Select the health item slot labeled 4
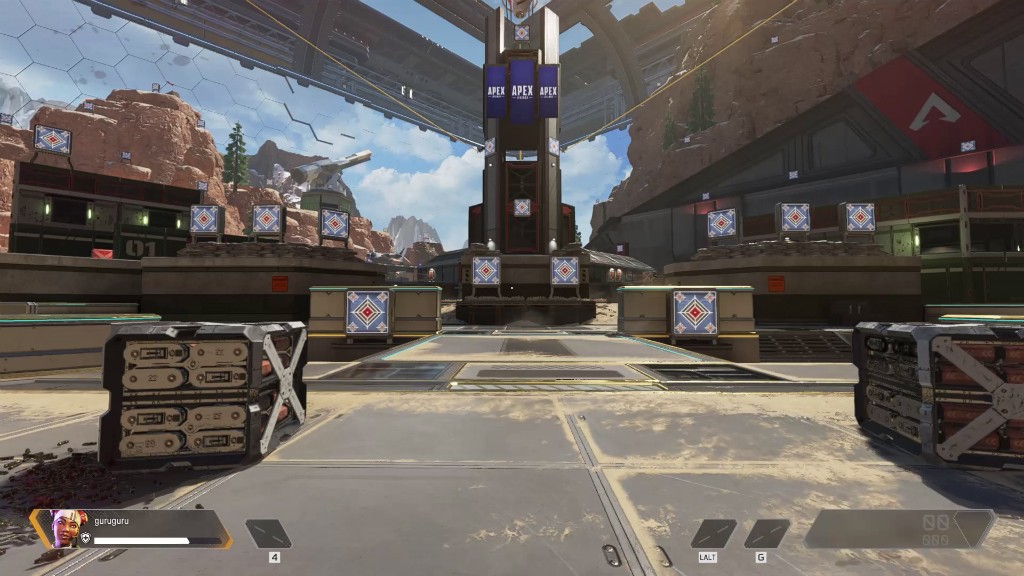Screen dimensions: 1024x576 269,534
